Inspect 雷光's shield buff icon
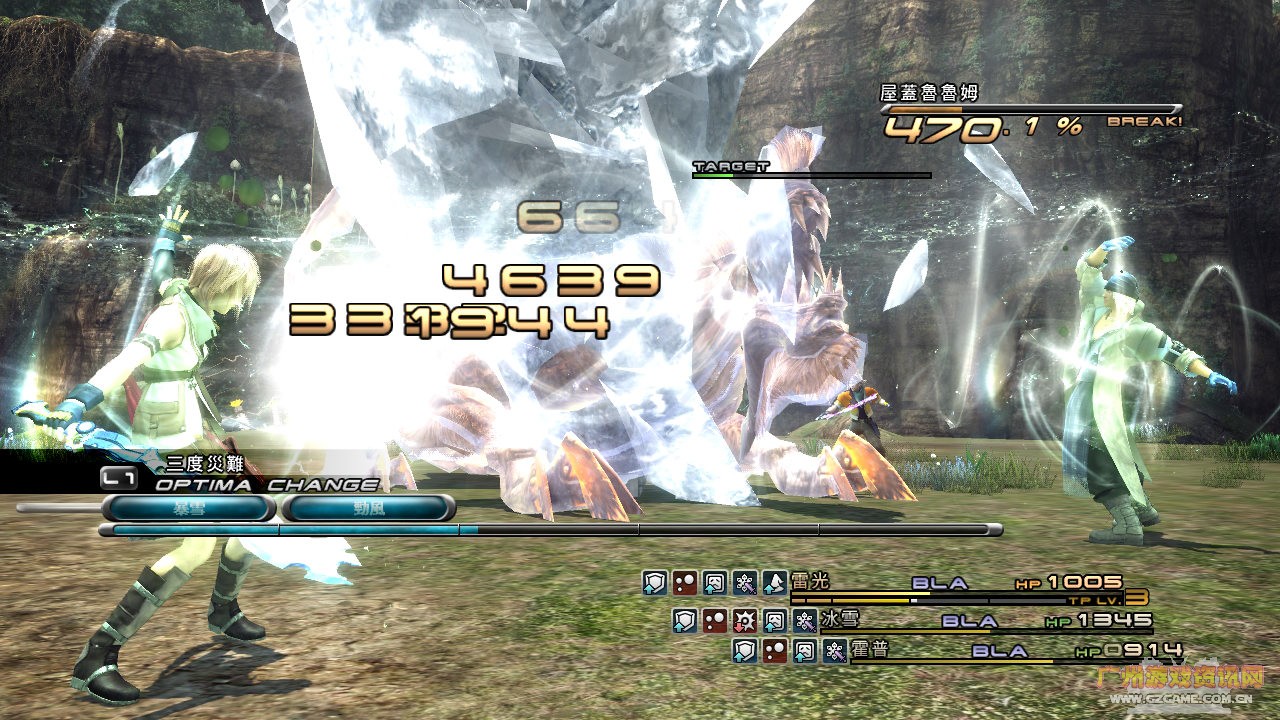Screen dimensions: 1280x720 click(654, 584)
